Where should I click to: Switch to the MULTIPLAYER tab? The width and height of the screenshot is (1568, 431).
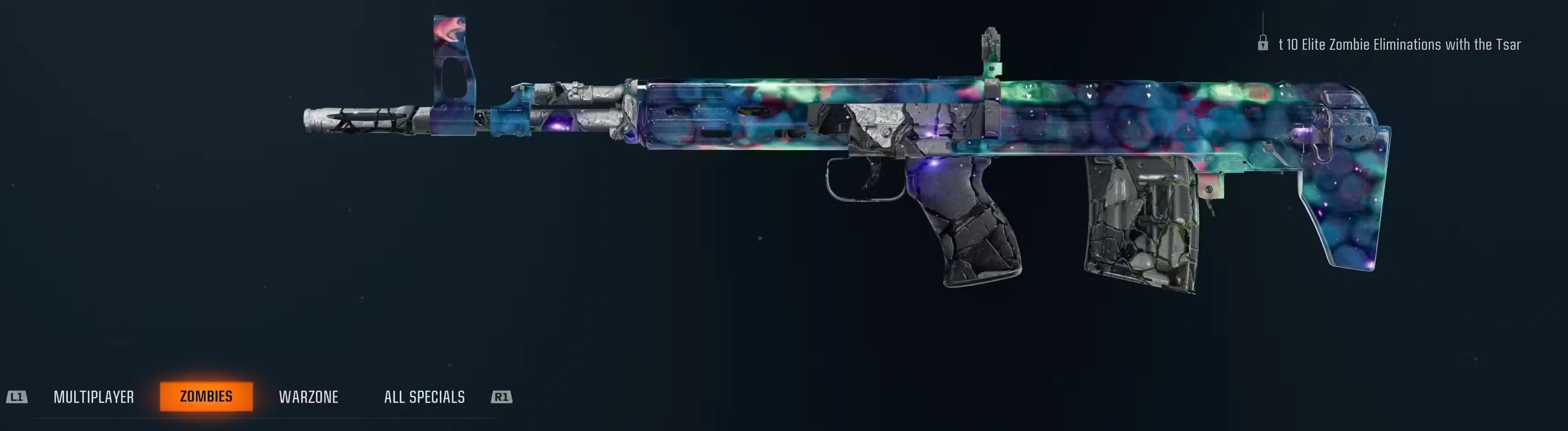(94, 398)
